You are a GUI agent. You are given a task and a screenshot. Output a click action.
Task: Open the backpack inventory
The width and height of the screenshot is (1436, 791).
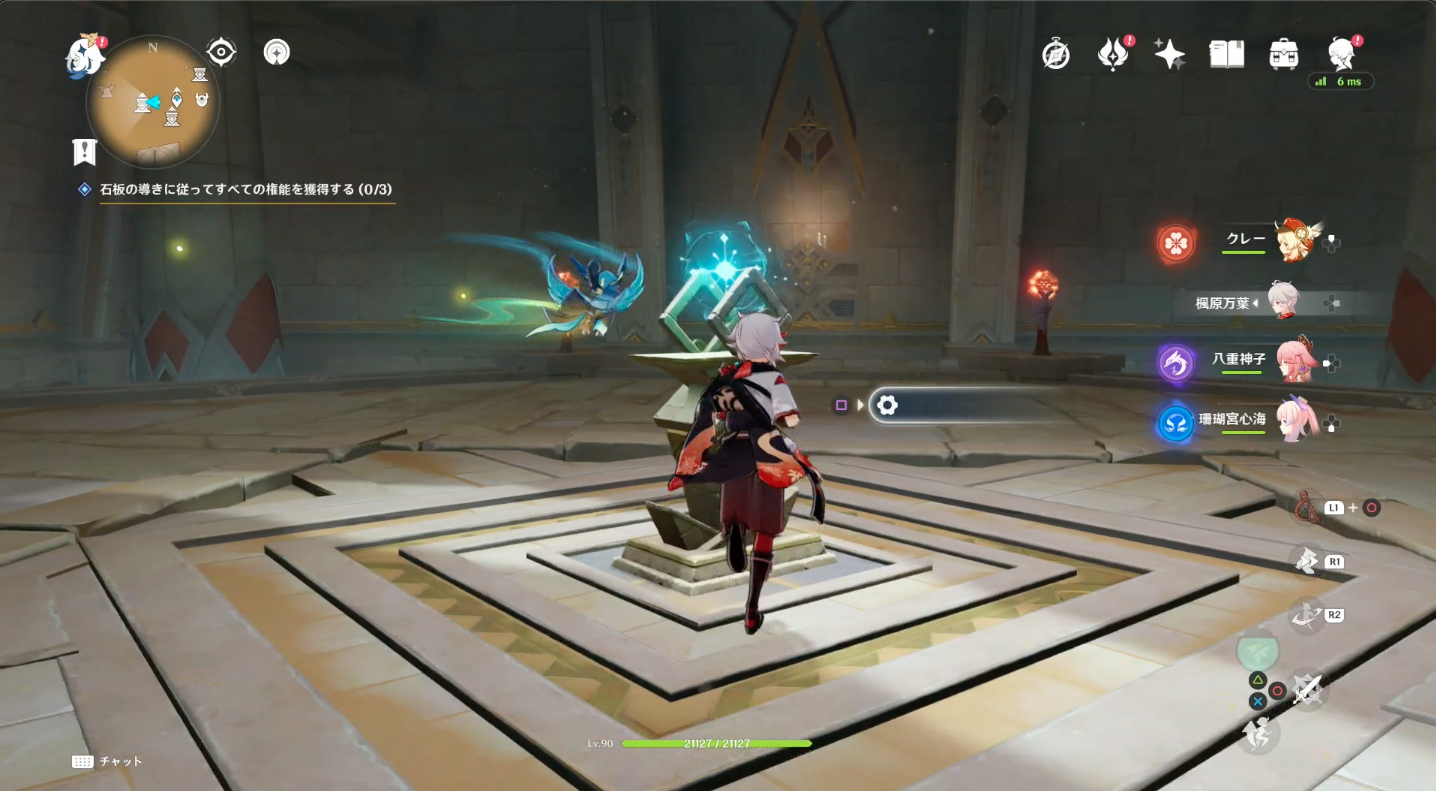1283,54
